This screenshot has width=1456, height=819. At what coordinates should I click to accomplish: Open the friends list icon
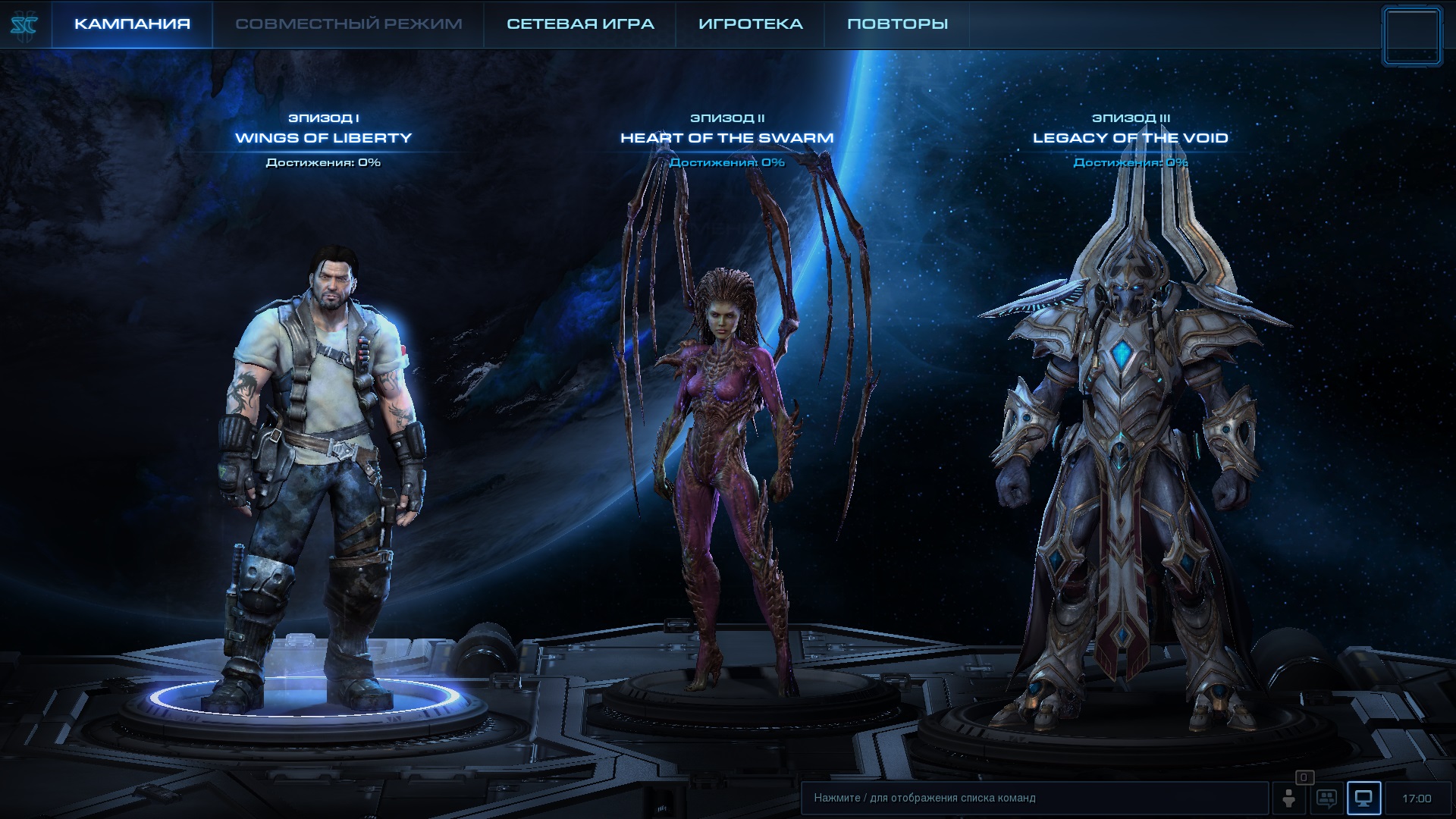click(1288, 799)
